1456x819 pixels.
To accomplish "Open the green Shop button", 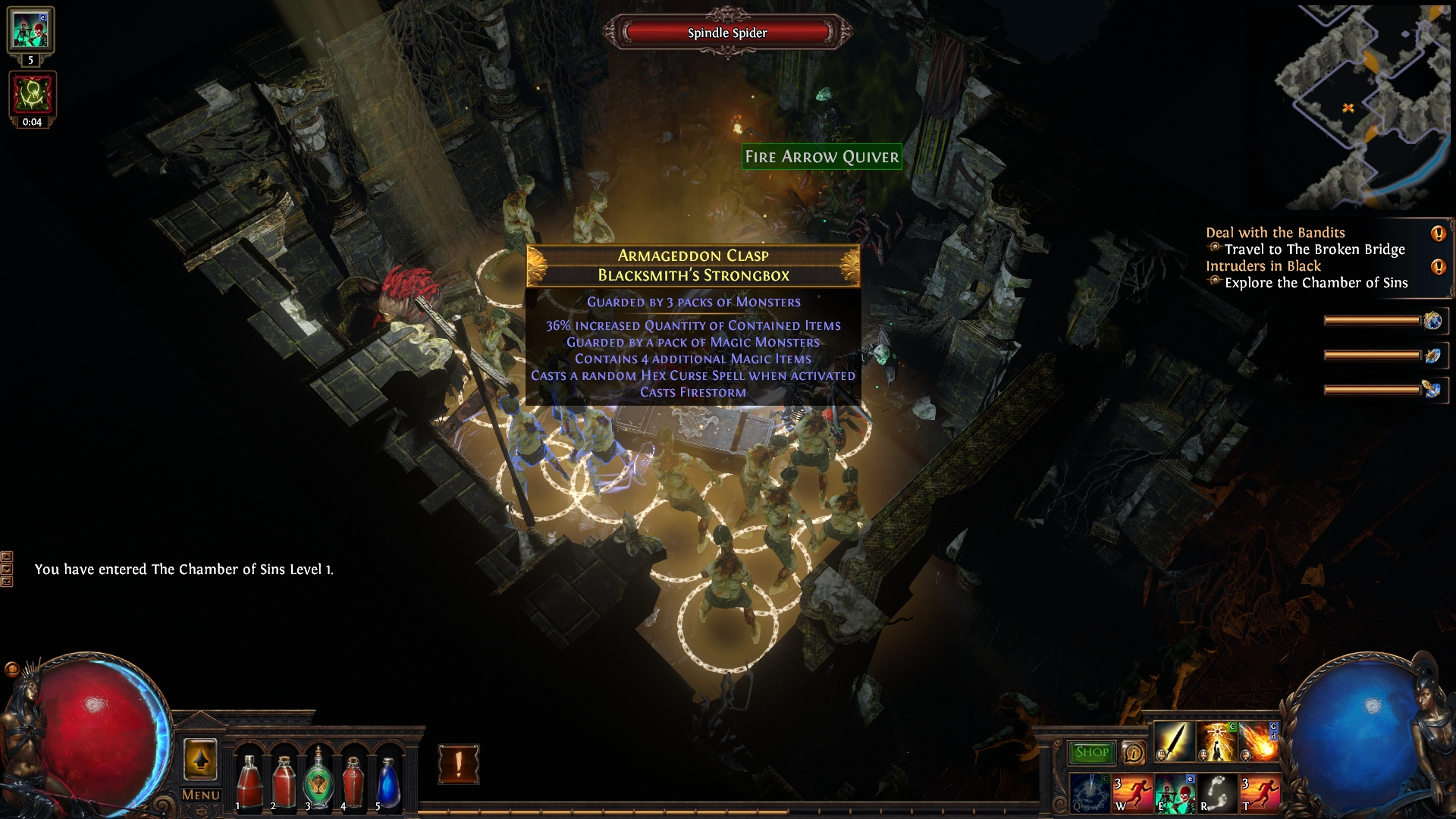I will pos(1091,752).
